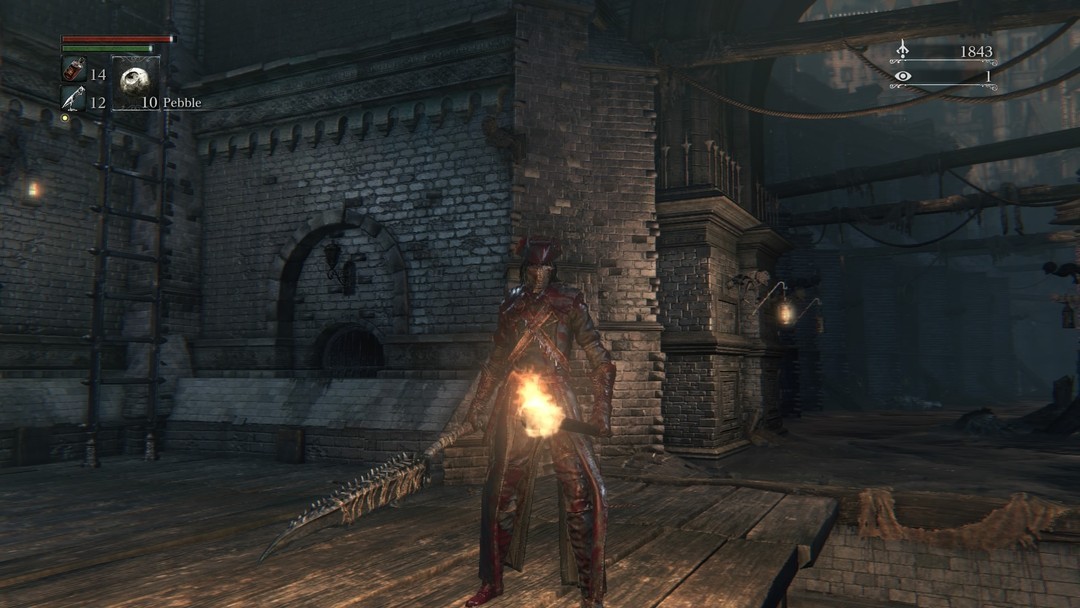This screenshot has width=1080, height=608.
Task: Click the Blood Echoes icon
Action: pos(902,50)
